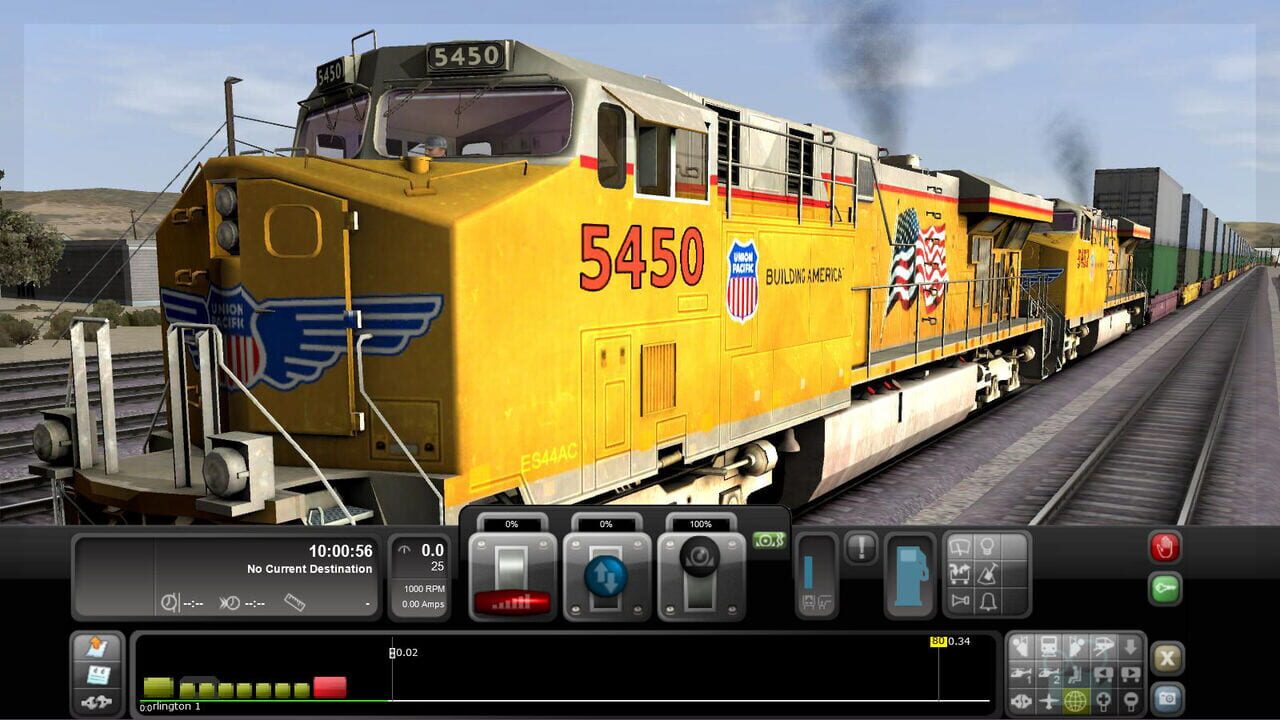1280x720 pixels.
Task: Engage the red emergency stop
Action: point(1165,547)
